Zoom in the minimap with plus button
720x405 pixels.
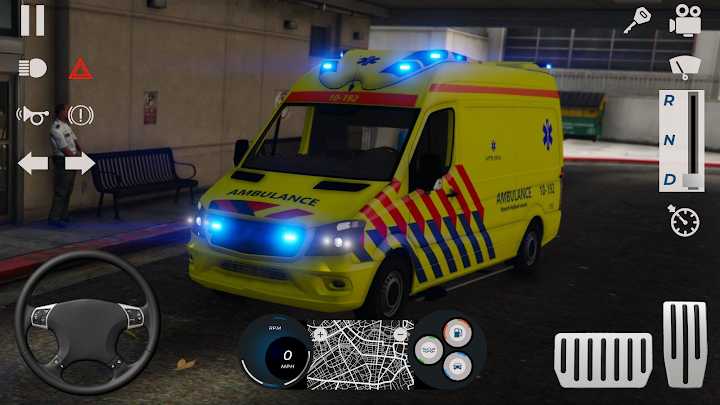pyautogui.click(x=320, y=334)
